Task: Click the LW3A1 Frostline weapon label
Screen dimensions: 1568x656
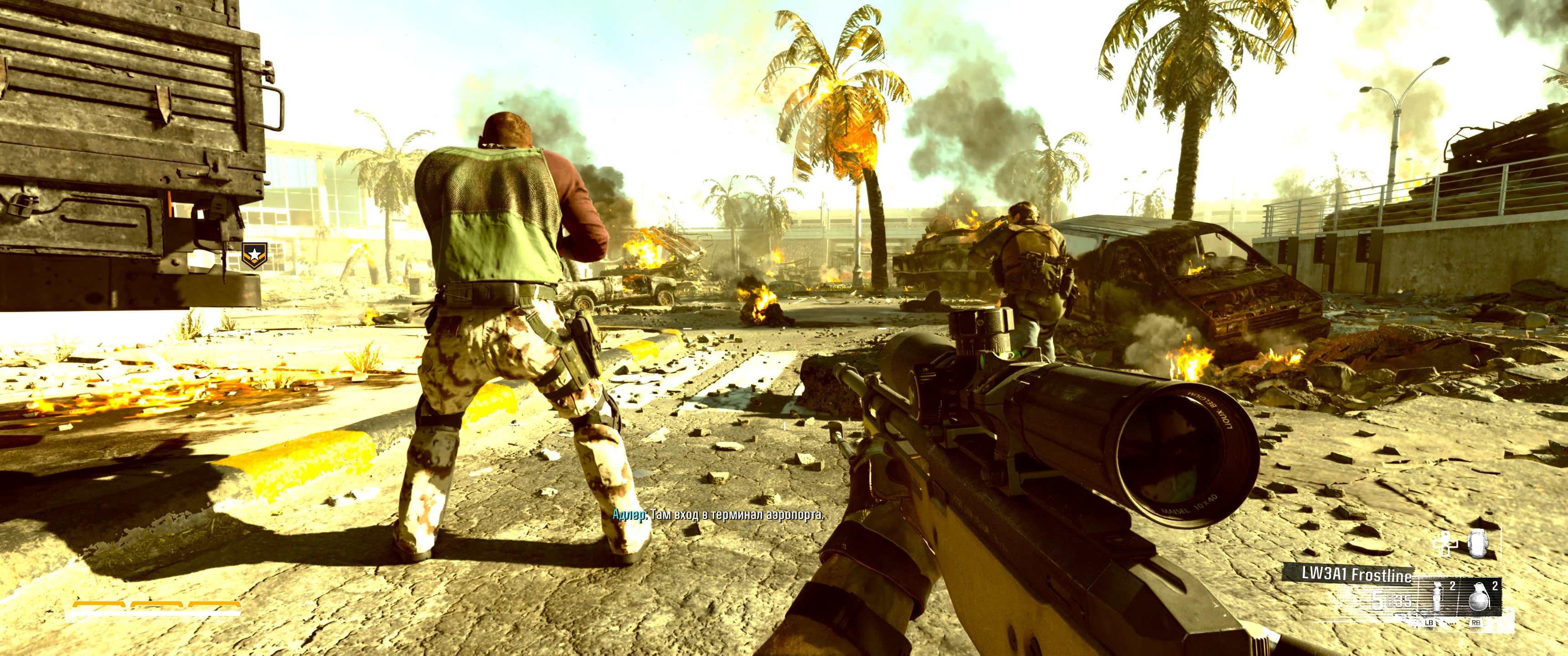Action: (1356, 574)
